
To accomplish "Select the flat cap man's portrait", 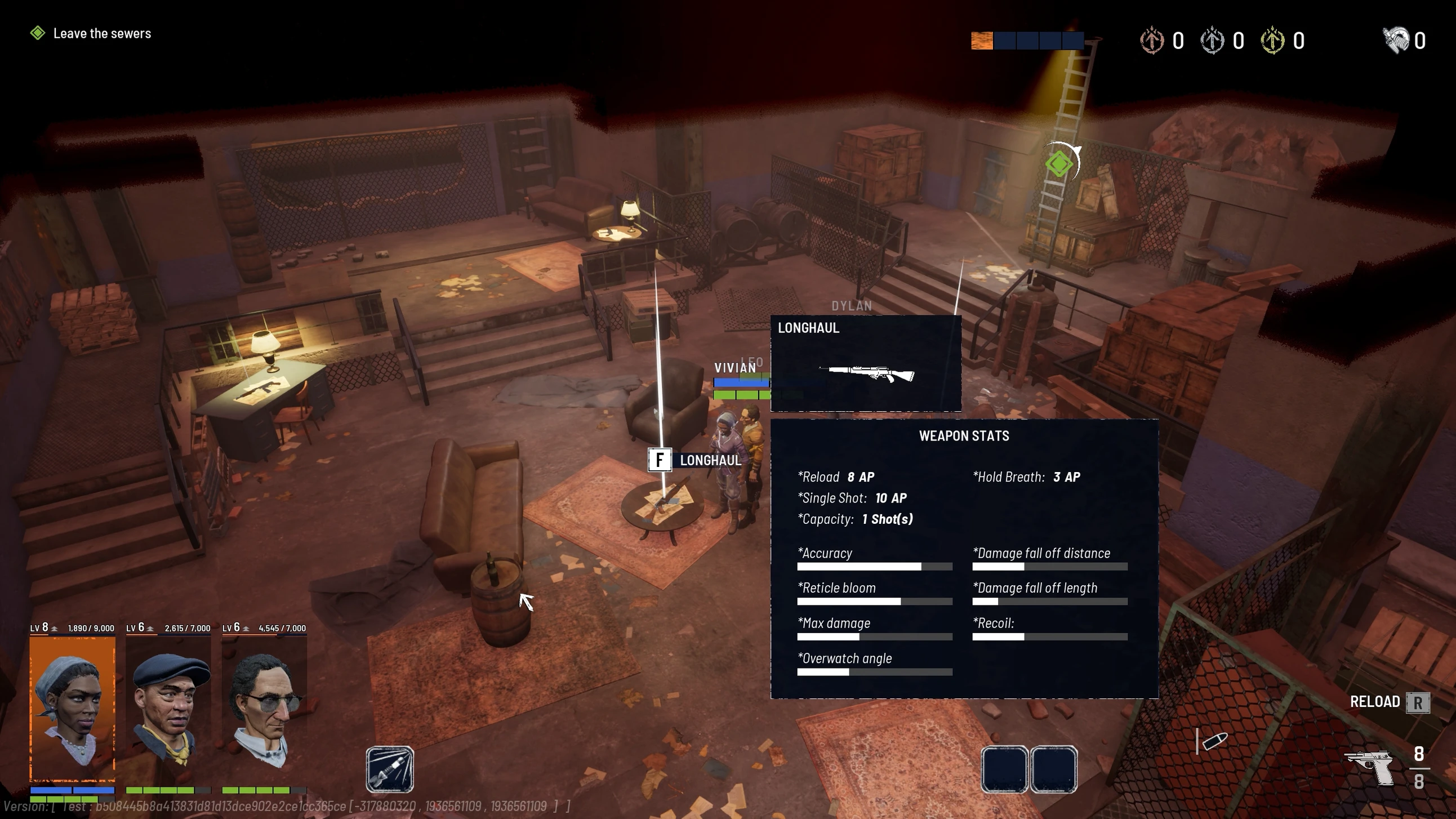I will 168,707.
